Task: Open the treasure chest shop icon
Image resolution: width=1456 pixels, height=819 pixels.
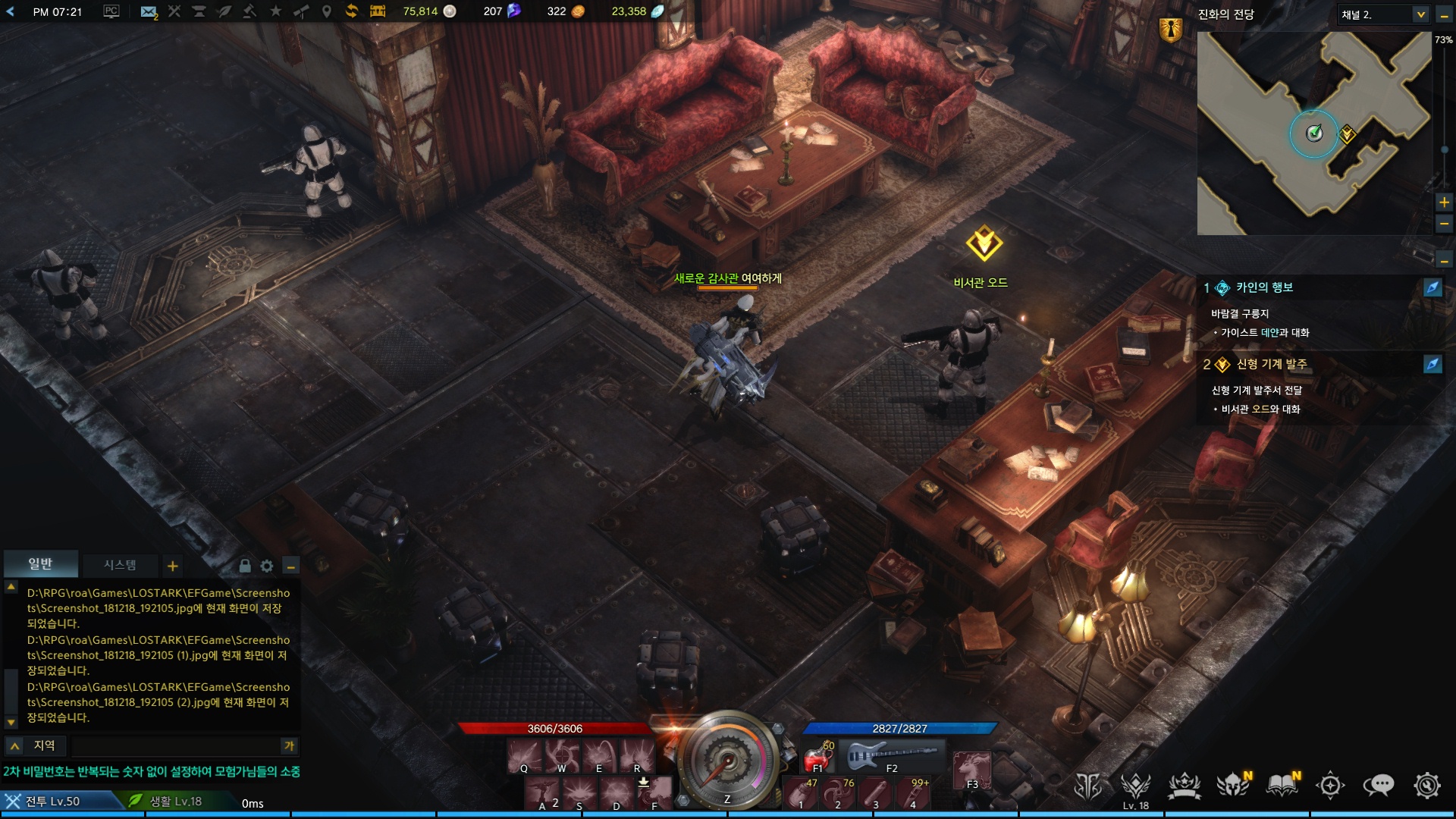Action: tap(378, 11)
